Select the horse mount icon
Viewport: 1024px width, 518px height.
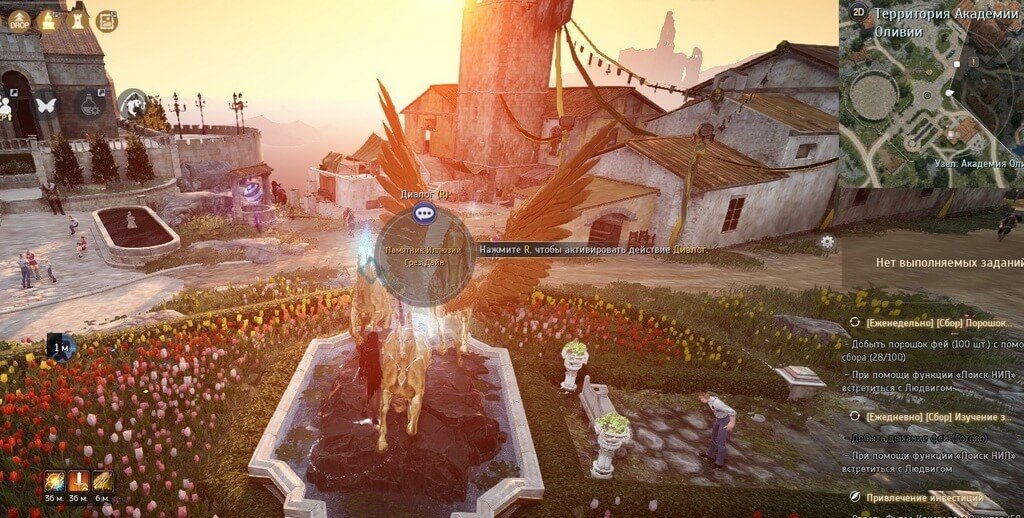click(x=131, y=103)
